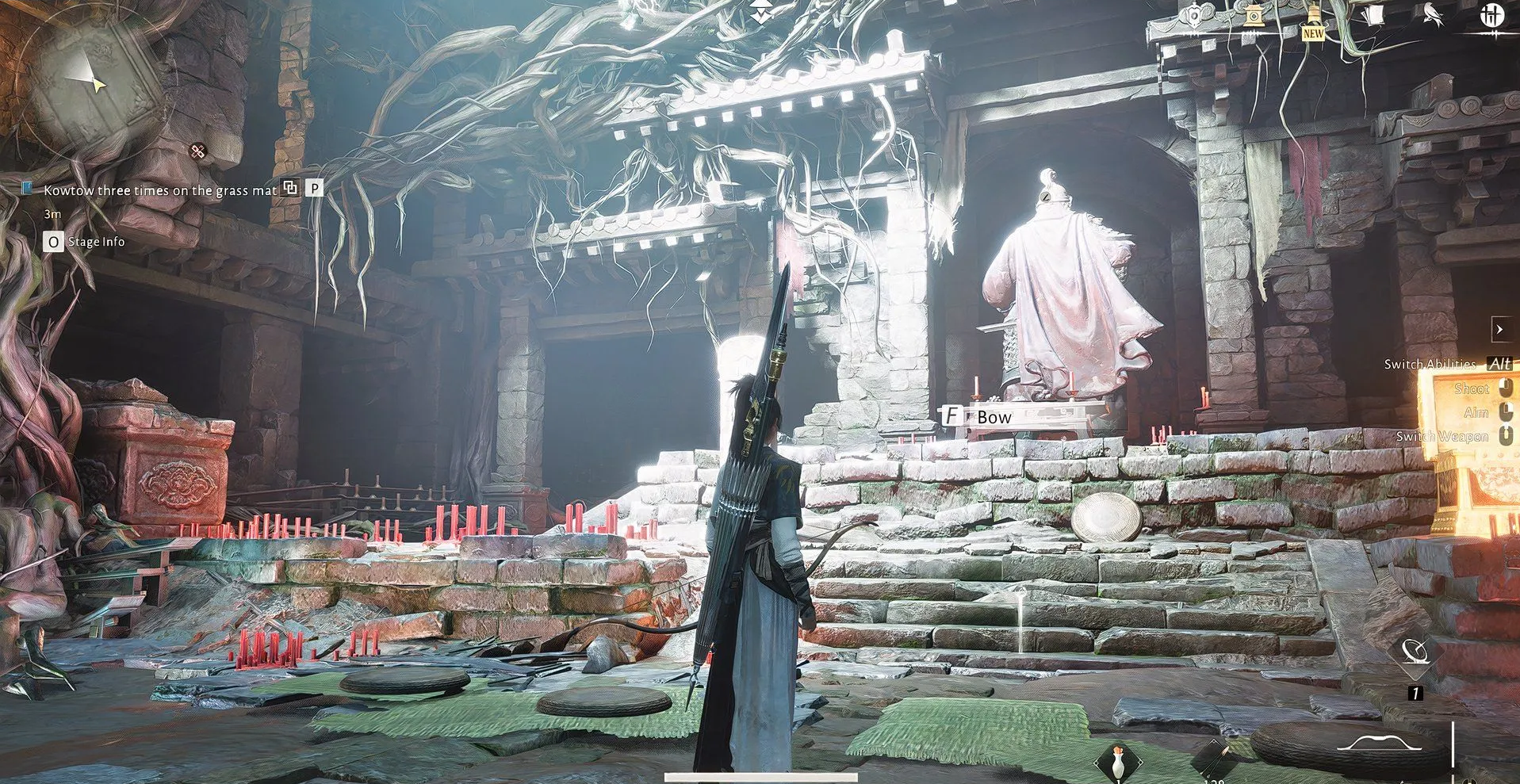
Task: Open the white bird icon
Action: [1432, 16]
